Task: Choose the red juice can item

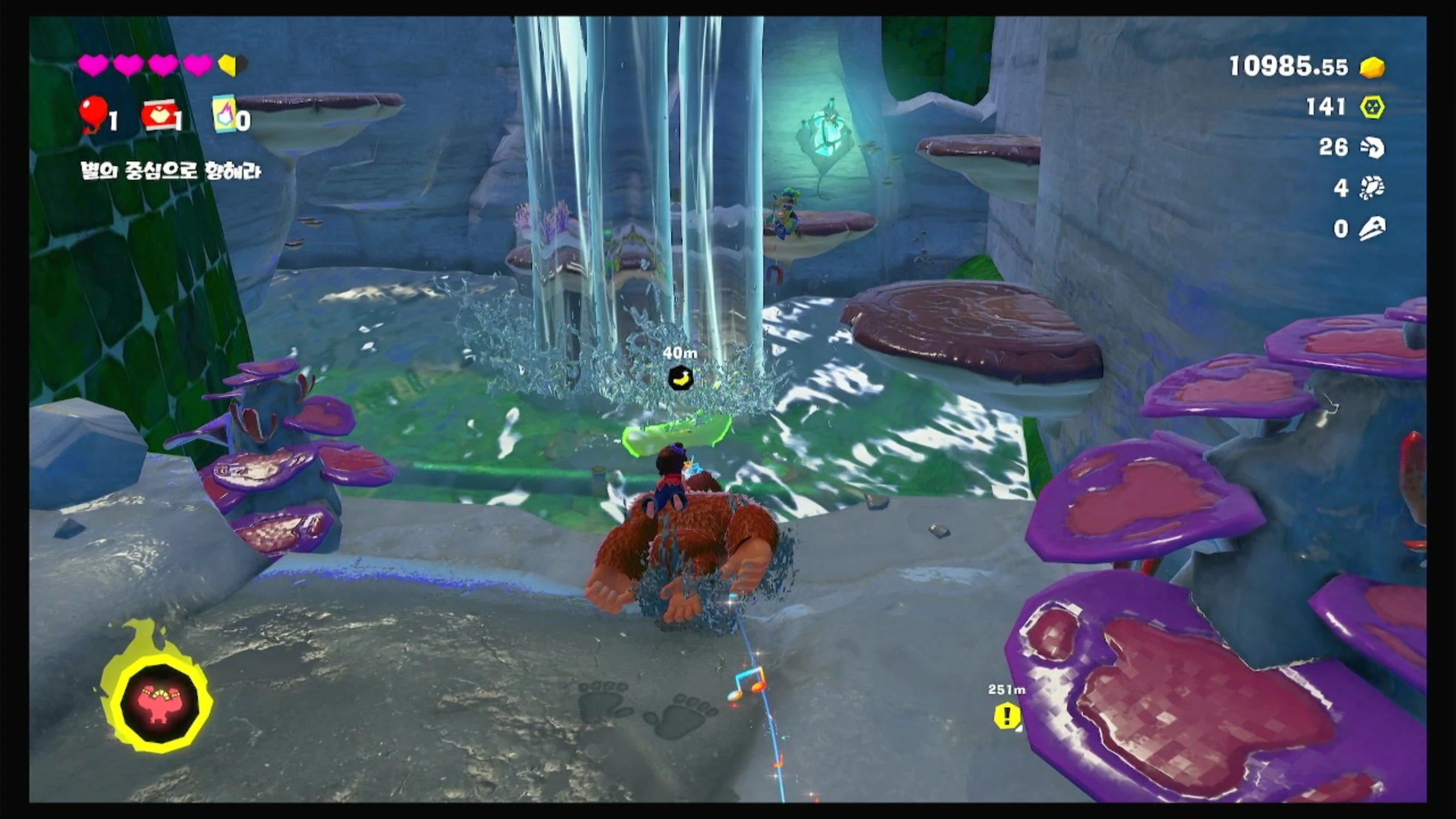Action: click(158, 117)
